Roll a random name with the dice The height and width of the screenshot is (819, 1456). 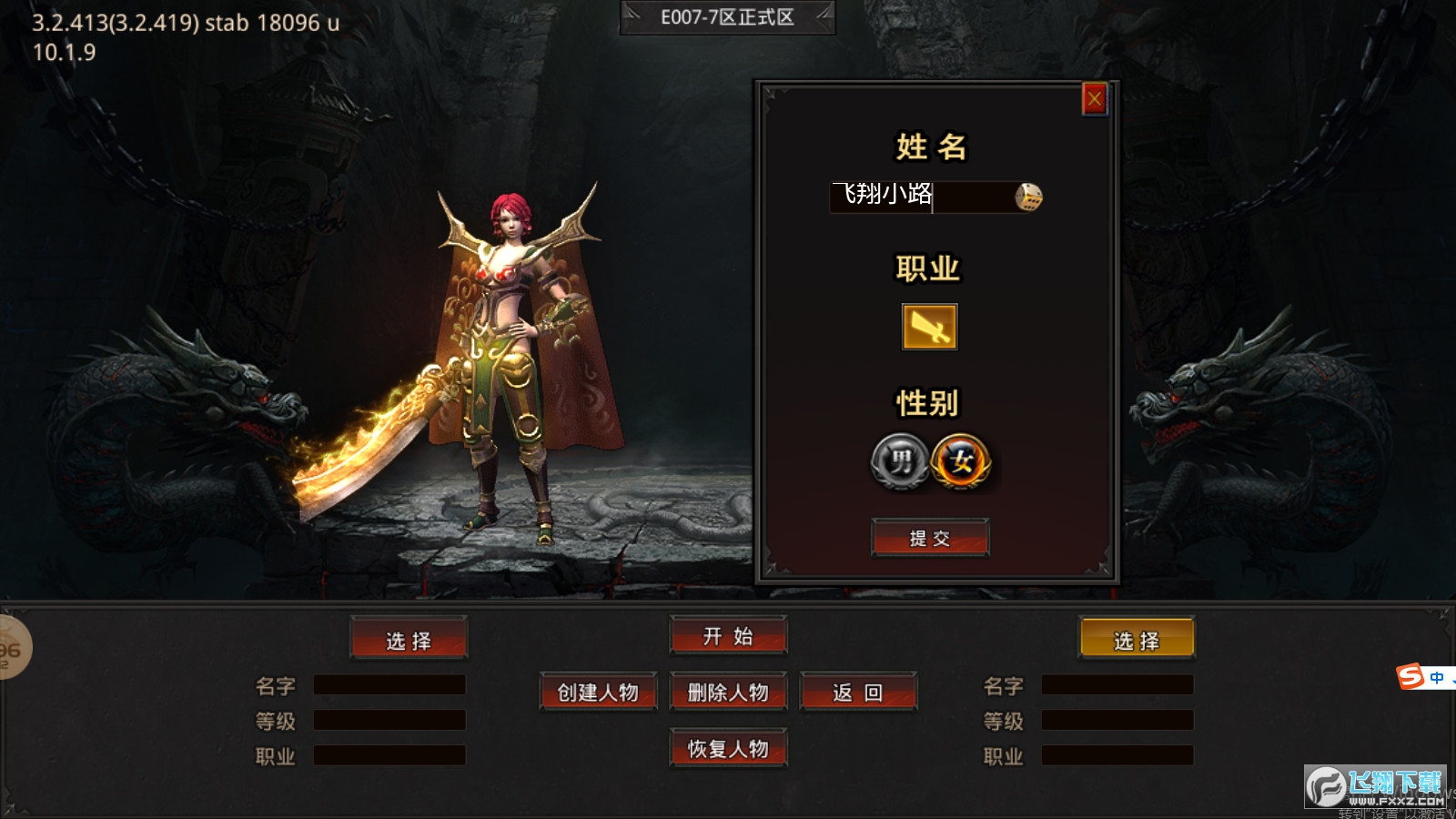click(1028, 197)
